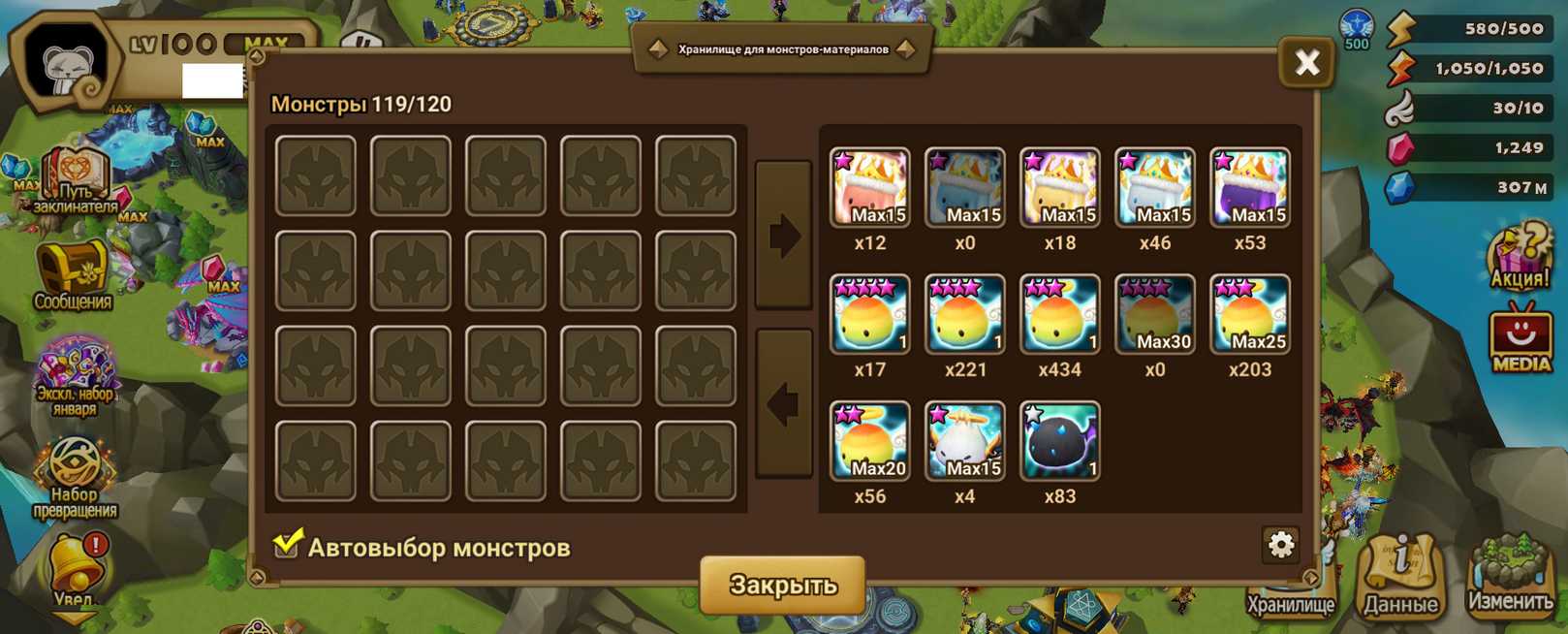Click the Закрыть button
1568x634 pixels.
coord(782,585)
